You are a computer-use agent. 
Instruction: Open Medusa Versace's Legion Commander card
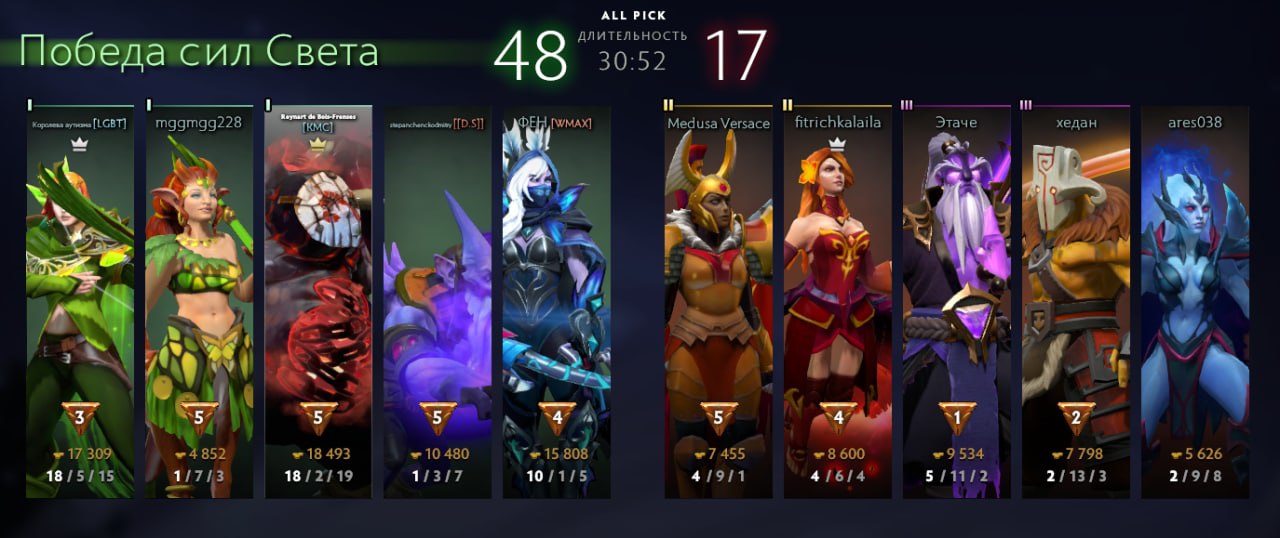click(x=719, y=300)
